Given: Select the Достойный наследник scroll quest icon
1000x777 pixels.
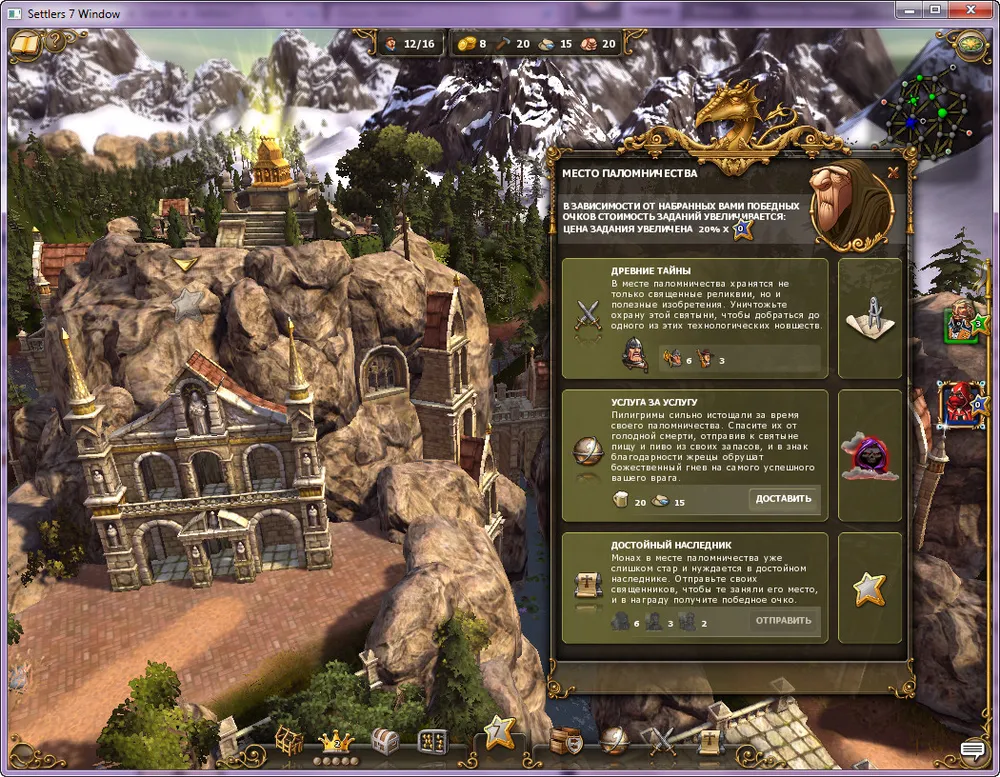Looking at the screenshot, I should 587,587.
